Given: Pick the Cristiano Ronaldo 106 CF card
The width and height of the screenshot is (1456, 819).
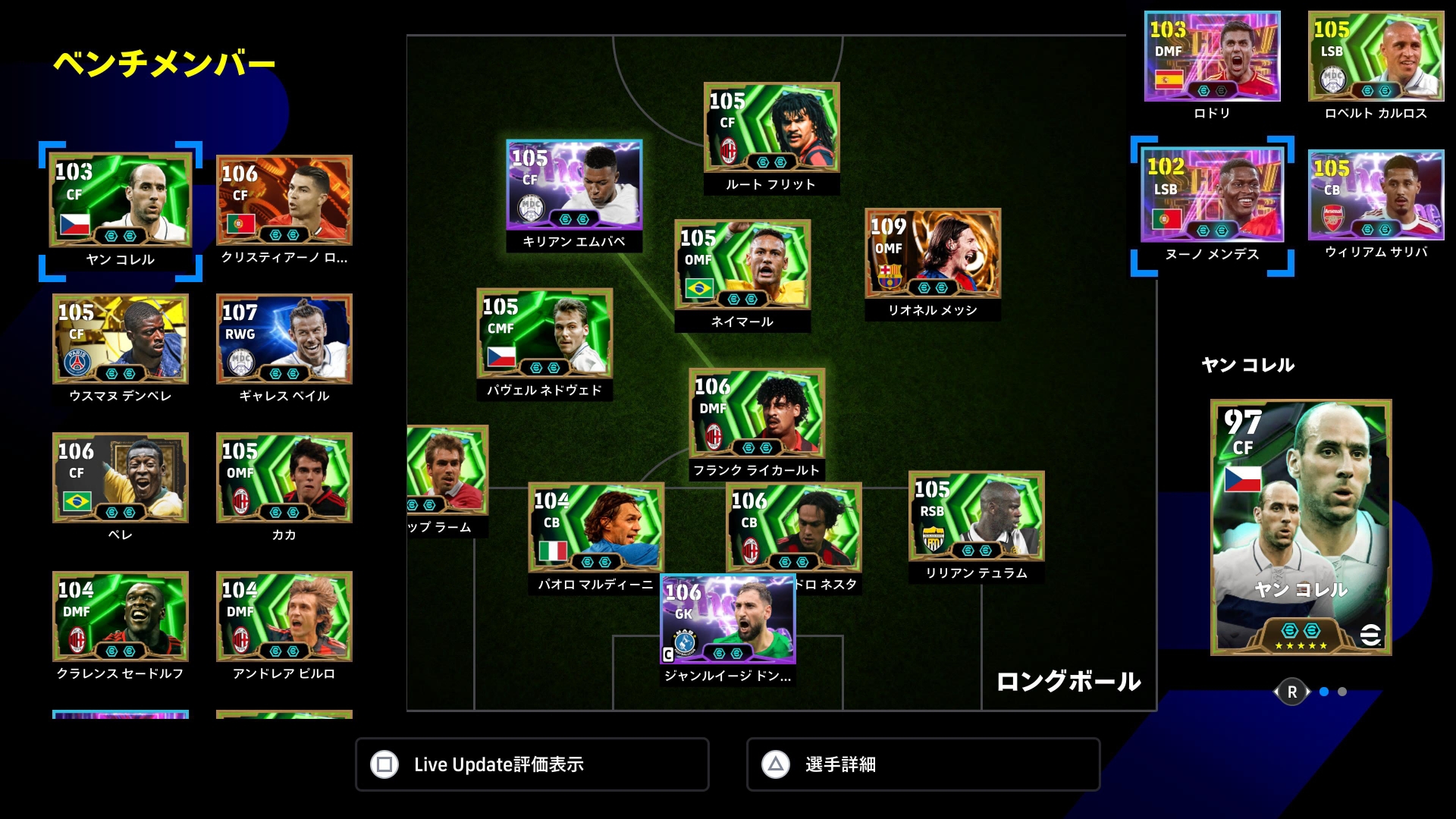Looking at the screenshot, I should 284,200.
